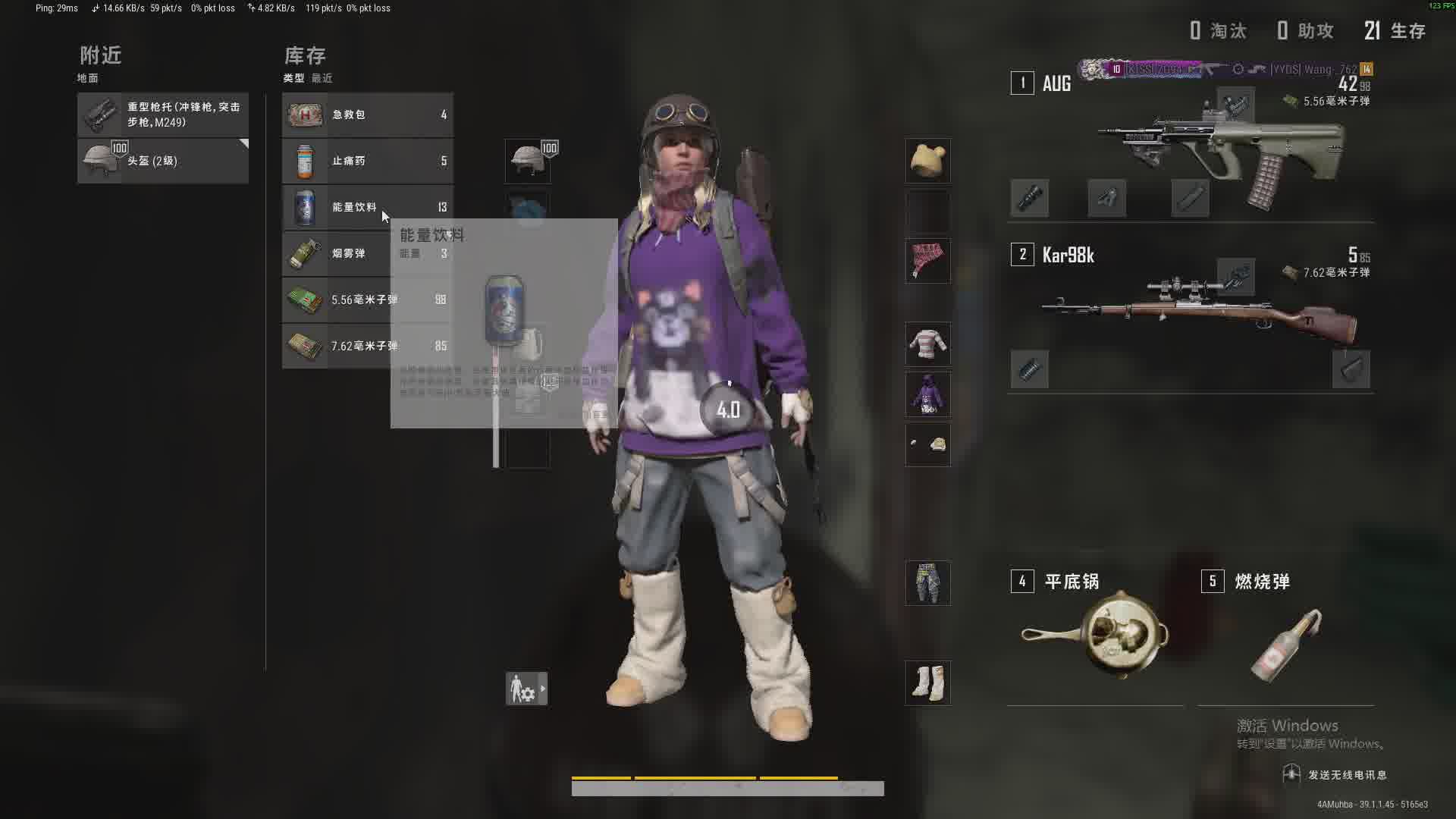Click the patterned pants clothing slot
Image resolution: width=1456 pixels, height=819 pixels.
pyautogui.click(x=927, y=583)
